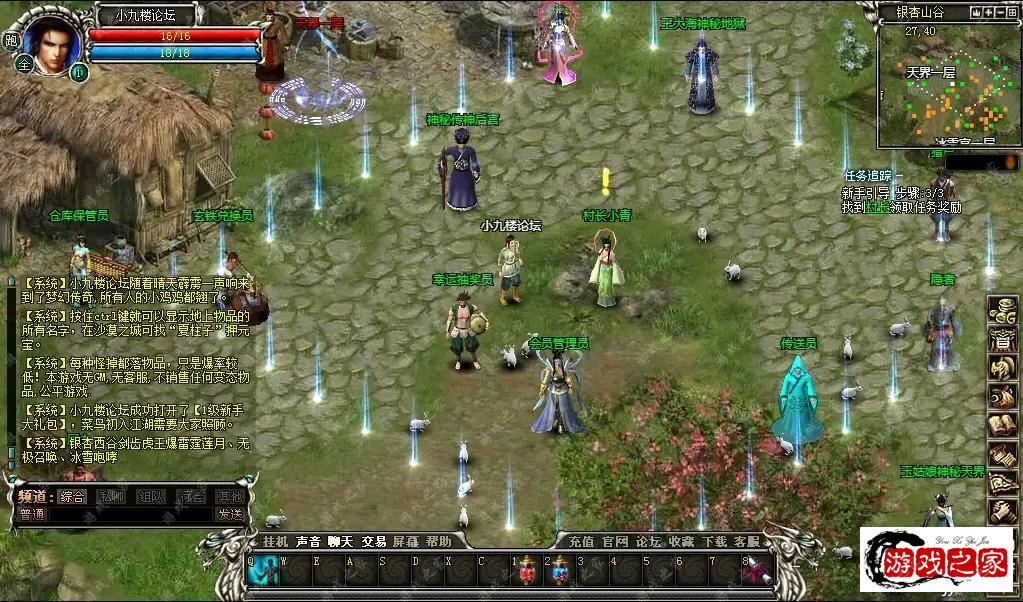Open the 交易 trade menu

(373, 541)
